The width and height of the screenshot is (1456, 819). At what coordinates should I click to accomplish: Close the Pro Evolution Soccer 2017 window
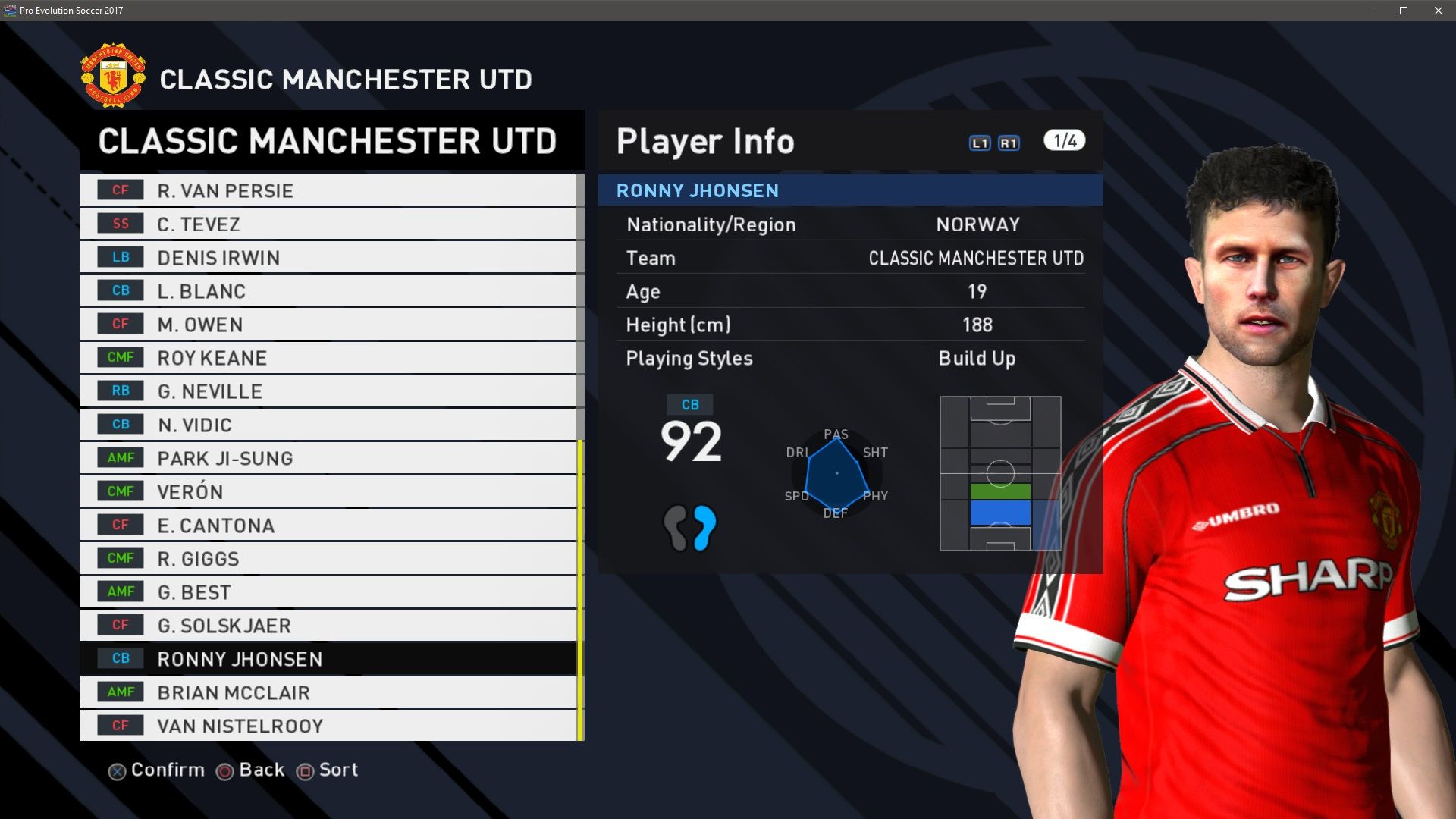click(1438, 11)
